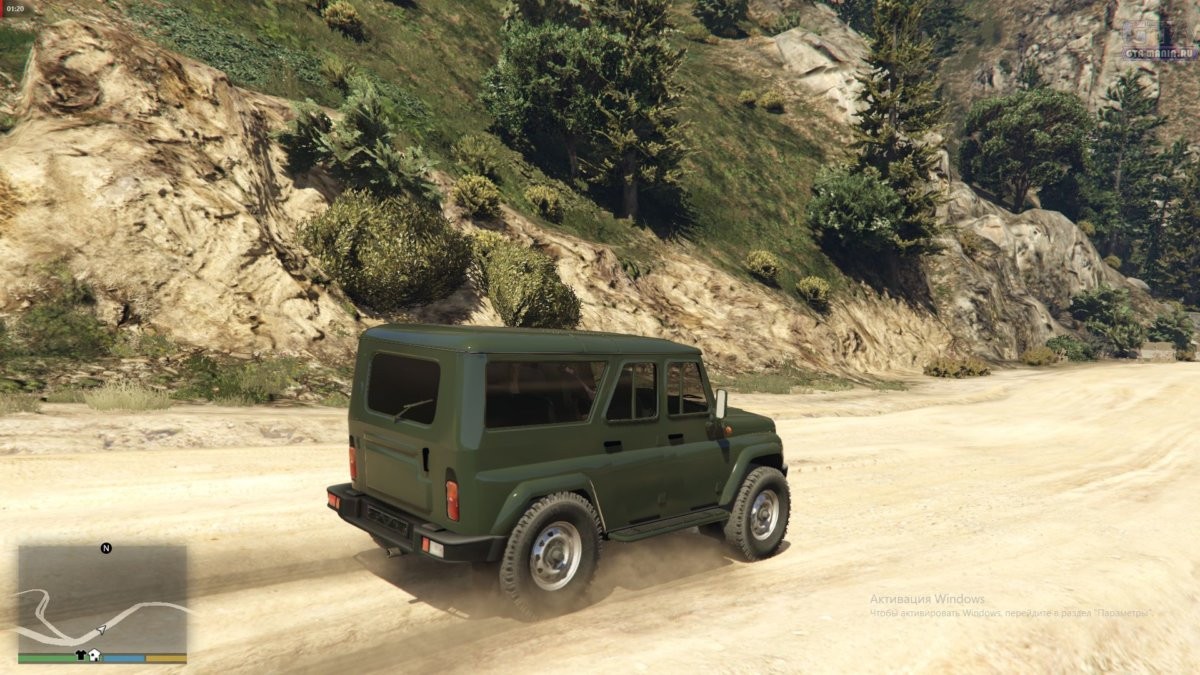Image resolution: width=1200 pixels, height=675 pixels.
Task: Click the north compass marker on the minimap
Action: [x=106, y=548]
